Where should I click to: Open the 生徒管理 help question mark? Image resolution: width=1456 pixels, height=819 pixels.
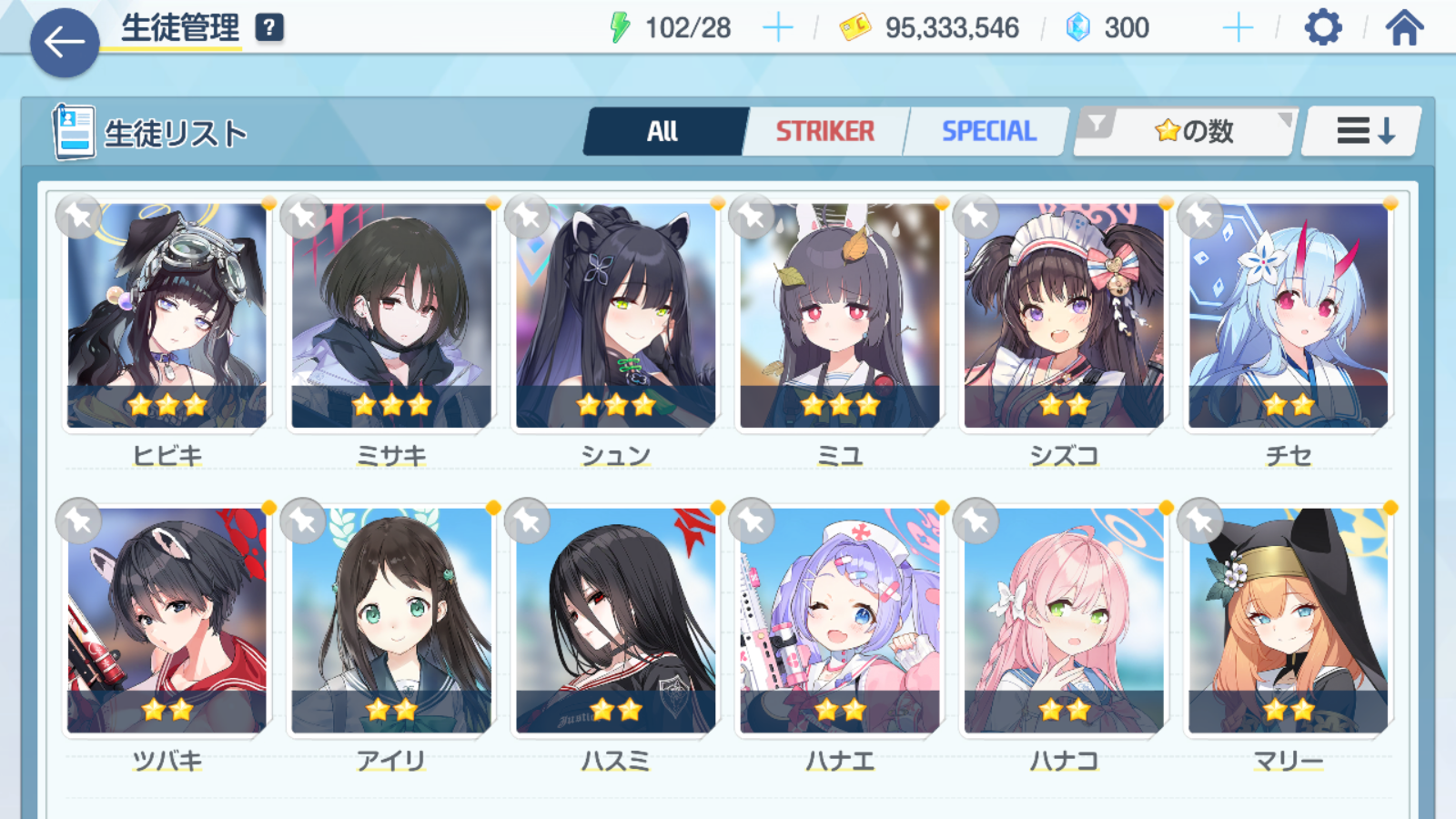click(269, 28)
